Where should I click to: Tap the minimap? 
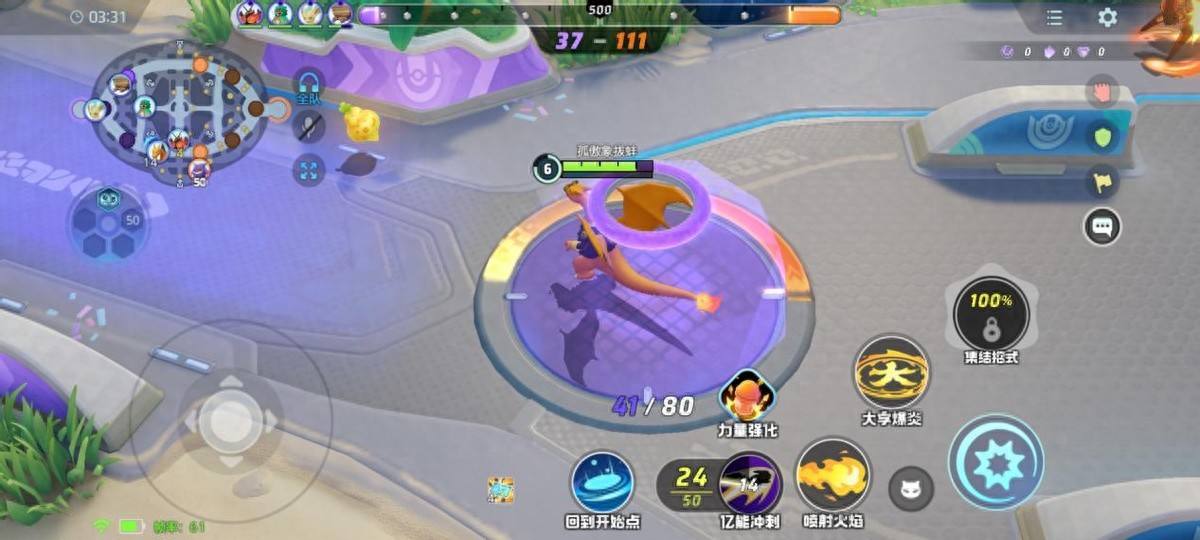[178, 112]
